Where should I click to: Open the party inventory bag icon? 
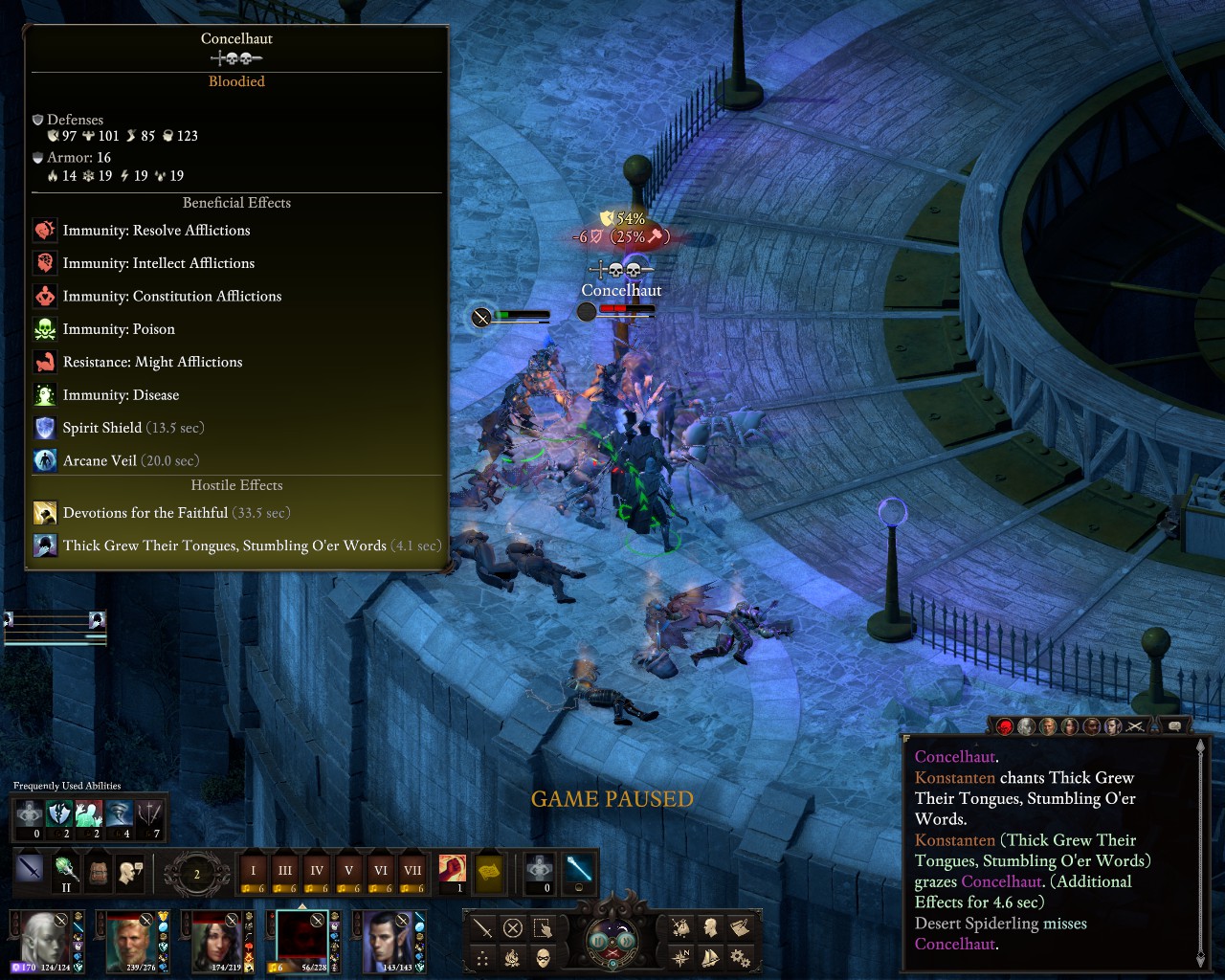click(x=680, y=926)
